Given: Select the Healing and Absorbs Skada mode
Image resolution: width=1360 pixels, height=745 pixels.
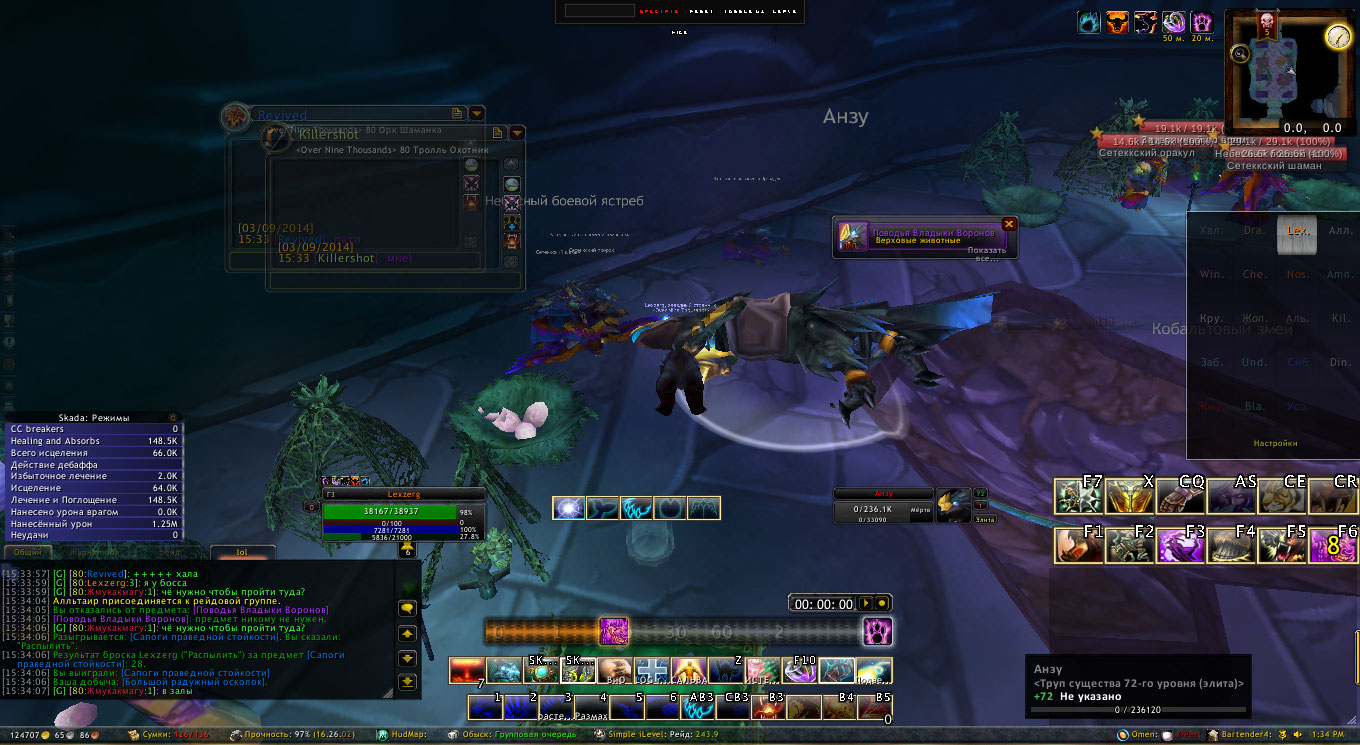Looking at the screenshot, I should pos(92,441).
